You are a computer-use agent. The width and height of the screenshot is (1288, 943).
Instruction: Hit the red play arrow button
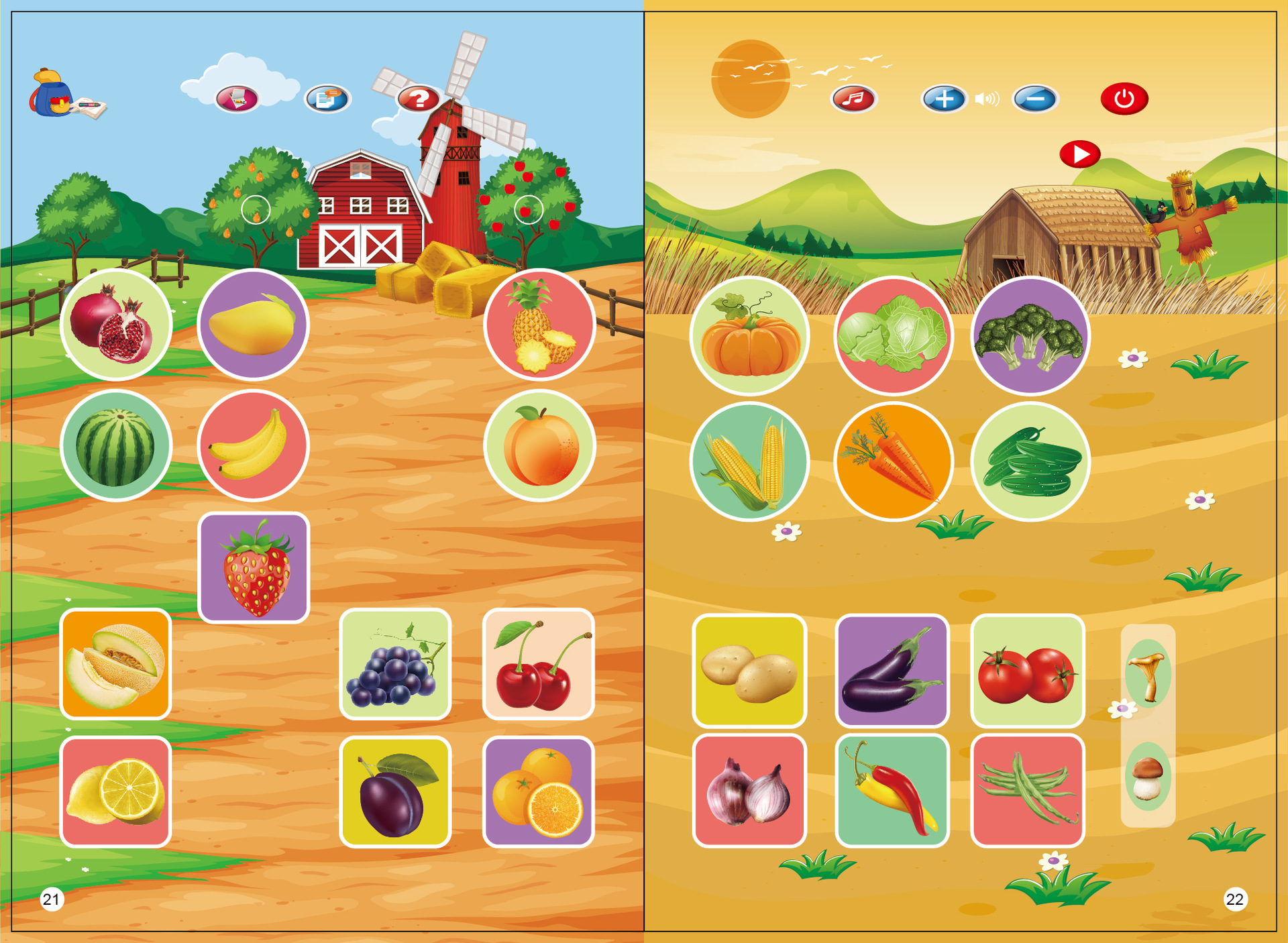tap(1079, 154)
